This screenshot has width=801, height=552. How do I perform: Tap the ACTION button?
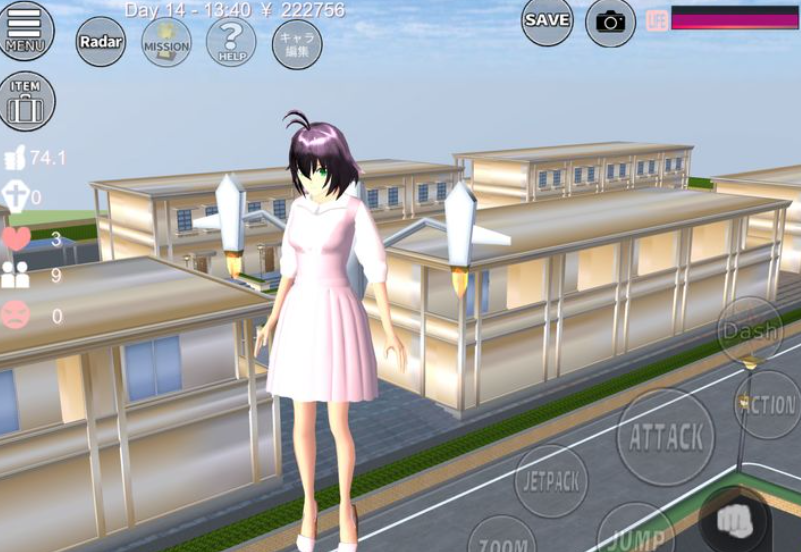pyautogui.click(x=769, y=405)
